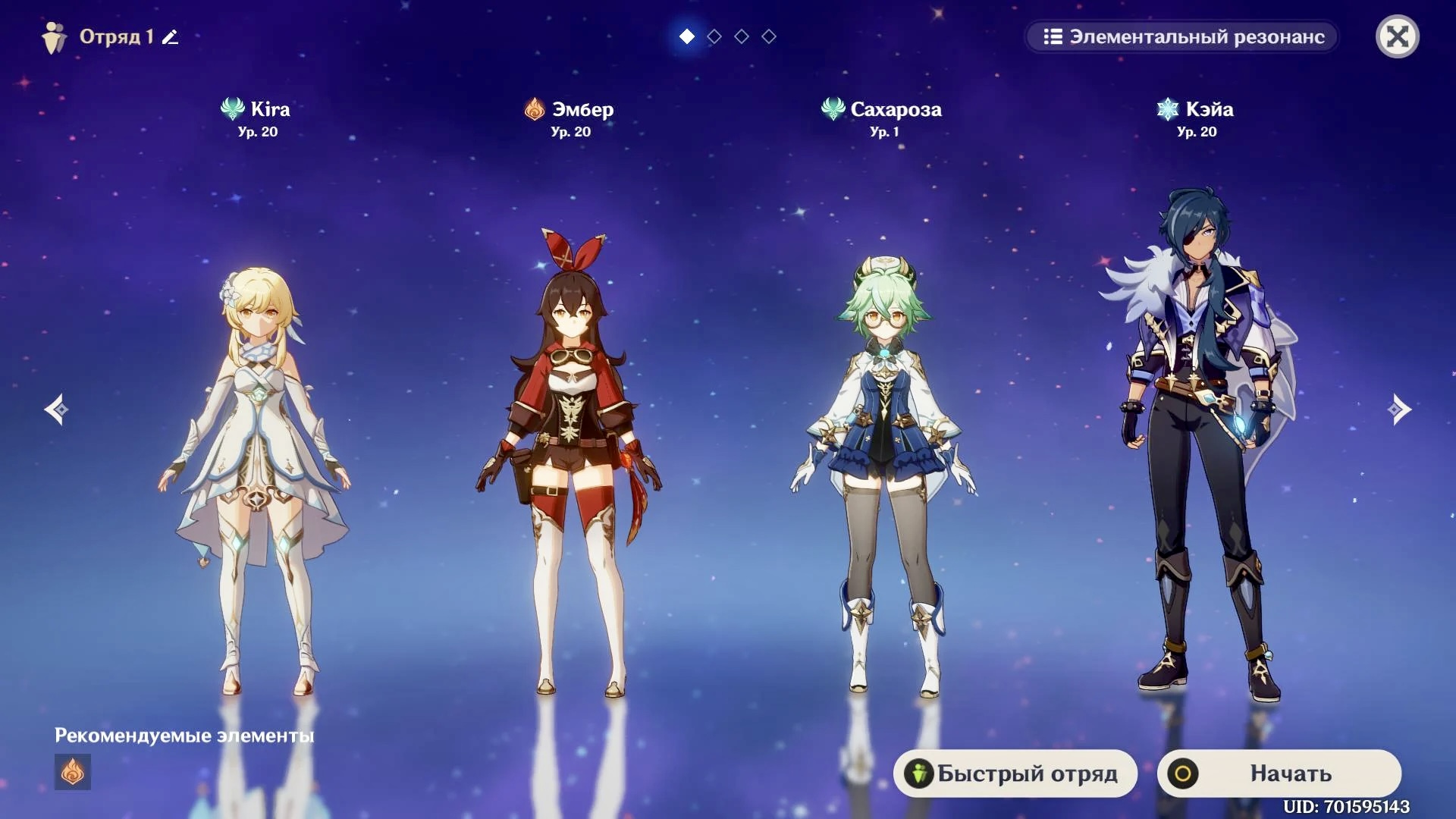Jump to the fourth party page dot
The width and height of the screenshot is (1456, 819).
pyautogui.click(x=769, y=36)
